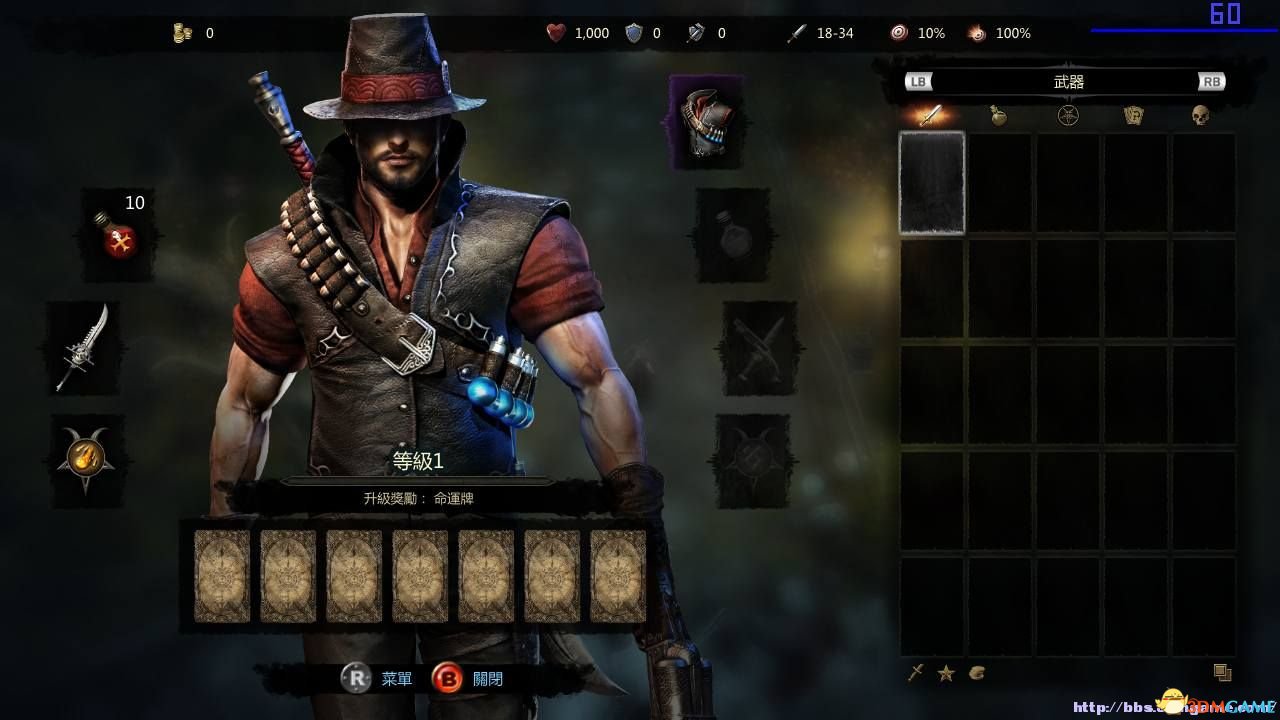Open the equipped armor outfit slot
This screenshot has height=720, width=1280.
707,122
